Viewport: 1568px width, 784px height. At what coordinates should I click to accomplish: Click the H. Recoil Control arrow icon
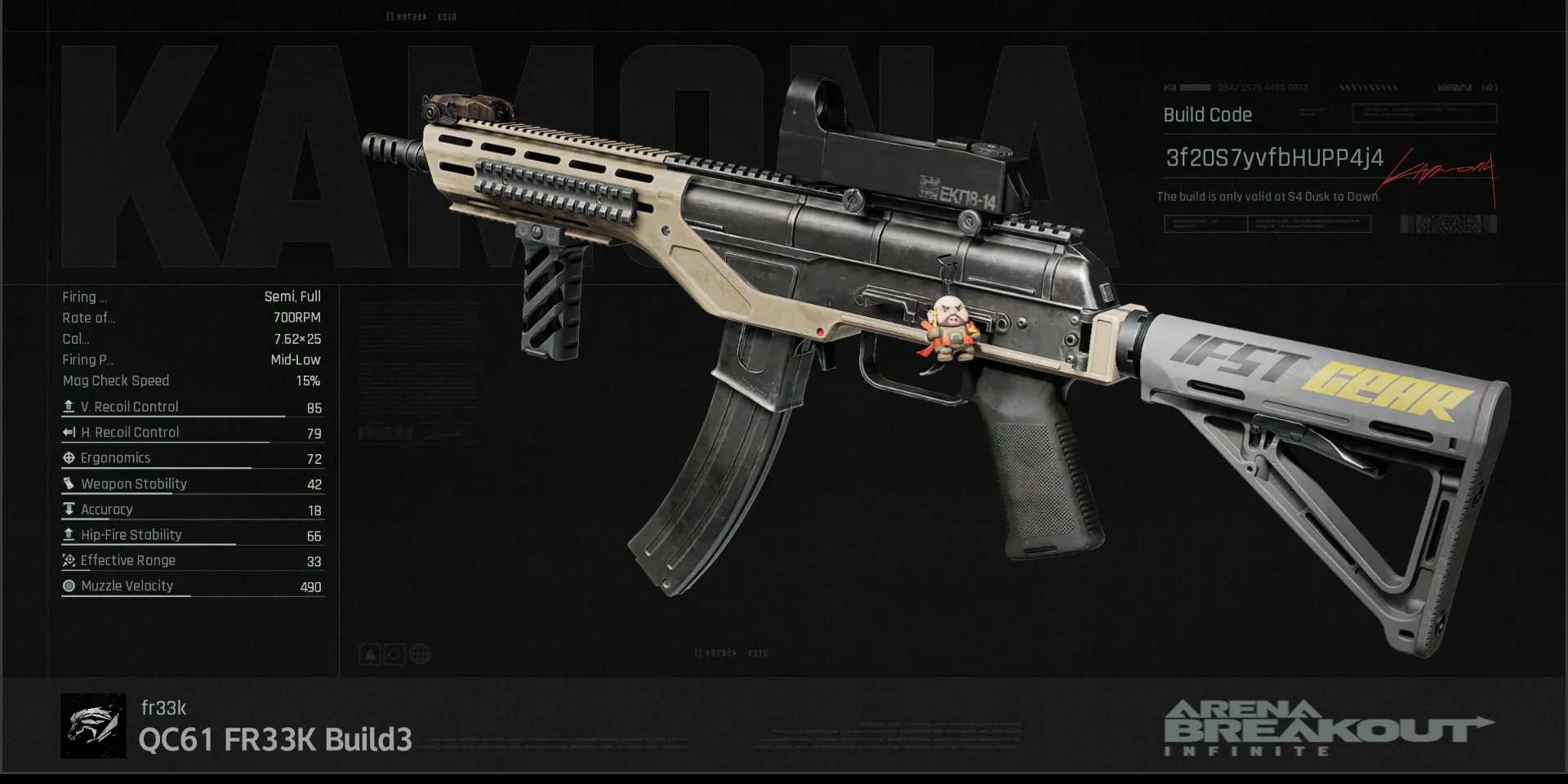click(x=69, y=432)
